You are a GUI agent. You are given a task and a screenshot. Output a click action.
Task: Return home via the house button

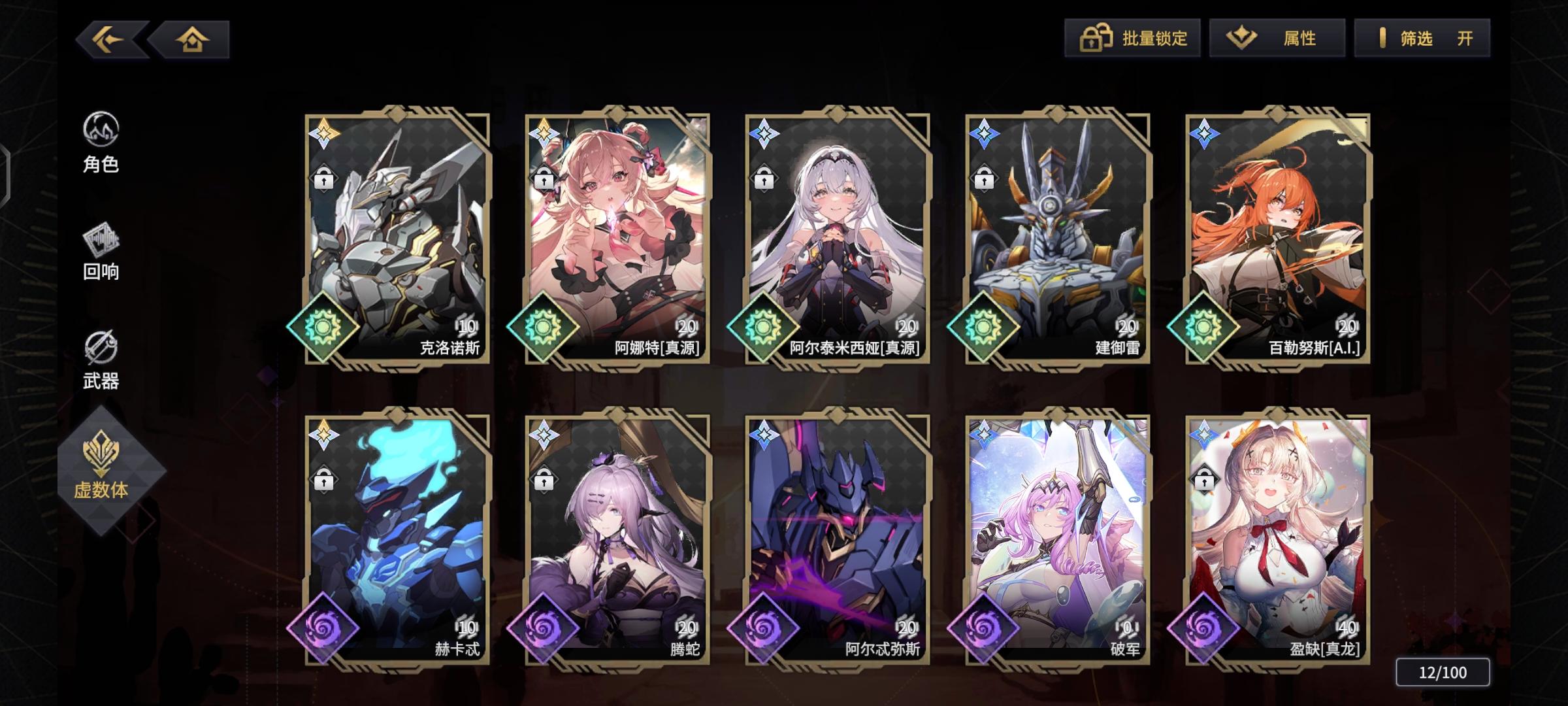click(191, 39)
